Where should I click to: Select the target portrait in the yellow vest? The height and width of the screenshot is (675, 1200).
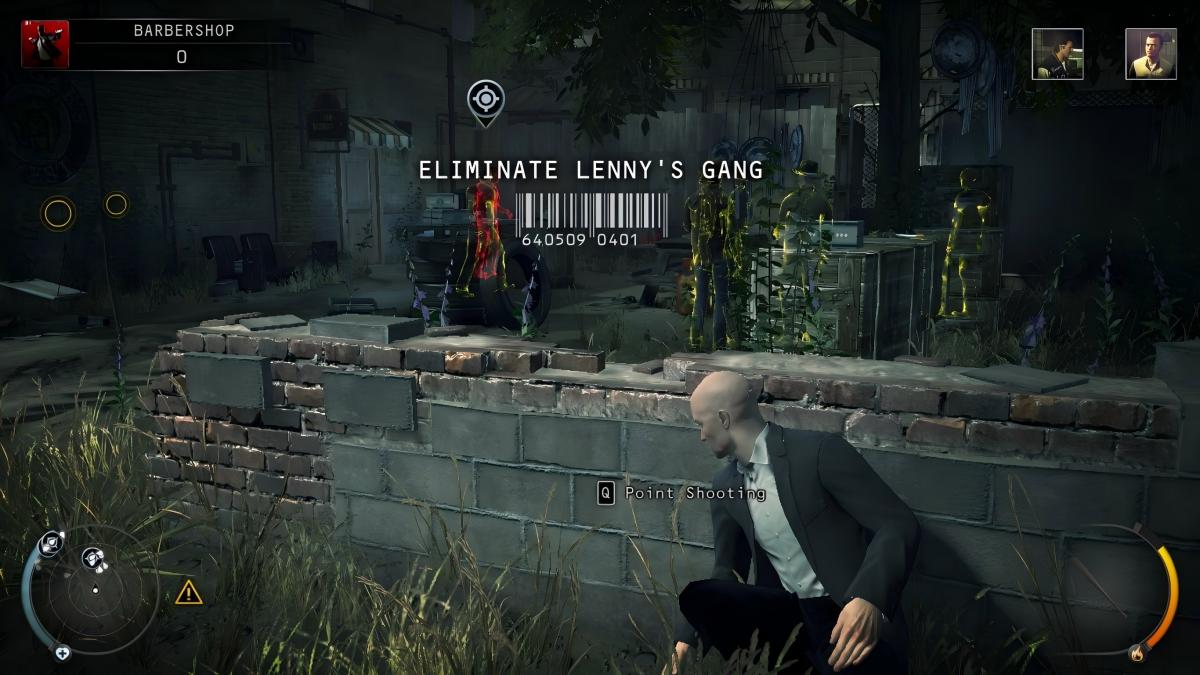click(x=1150, y=54)
